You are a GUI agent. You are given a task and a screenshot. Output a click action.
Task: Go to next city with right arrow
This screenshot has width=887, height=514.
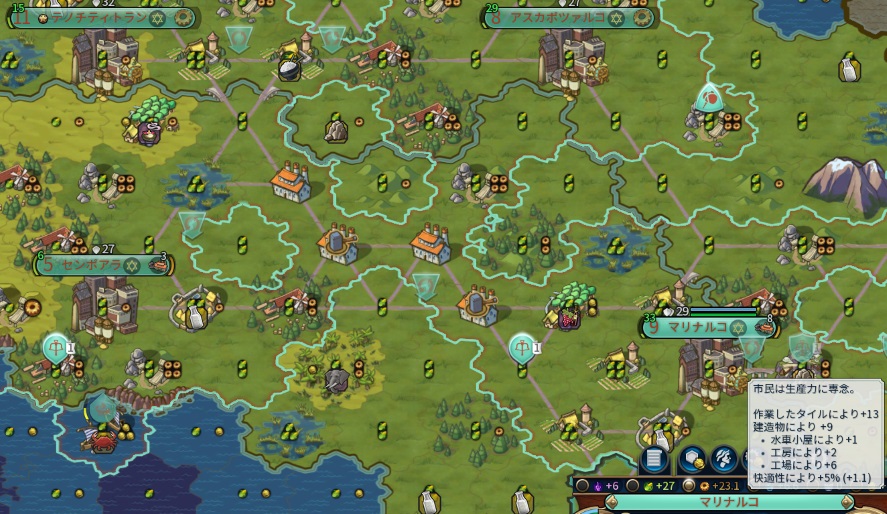[x=847, y=502]
